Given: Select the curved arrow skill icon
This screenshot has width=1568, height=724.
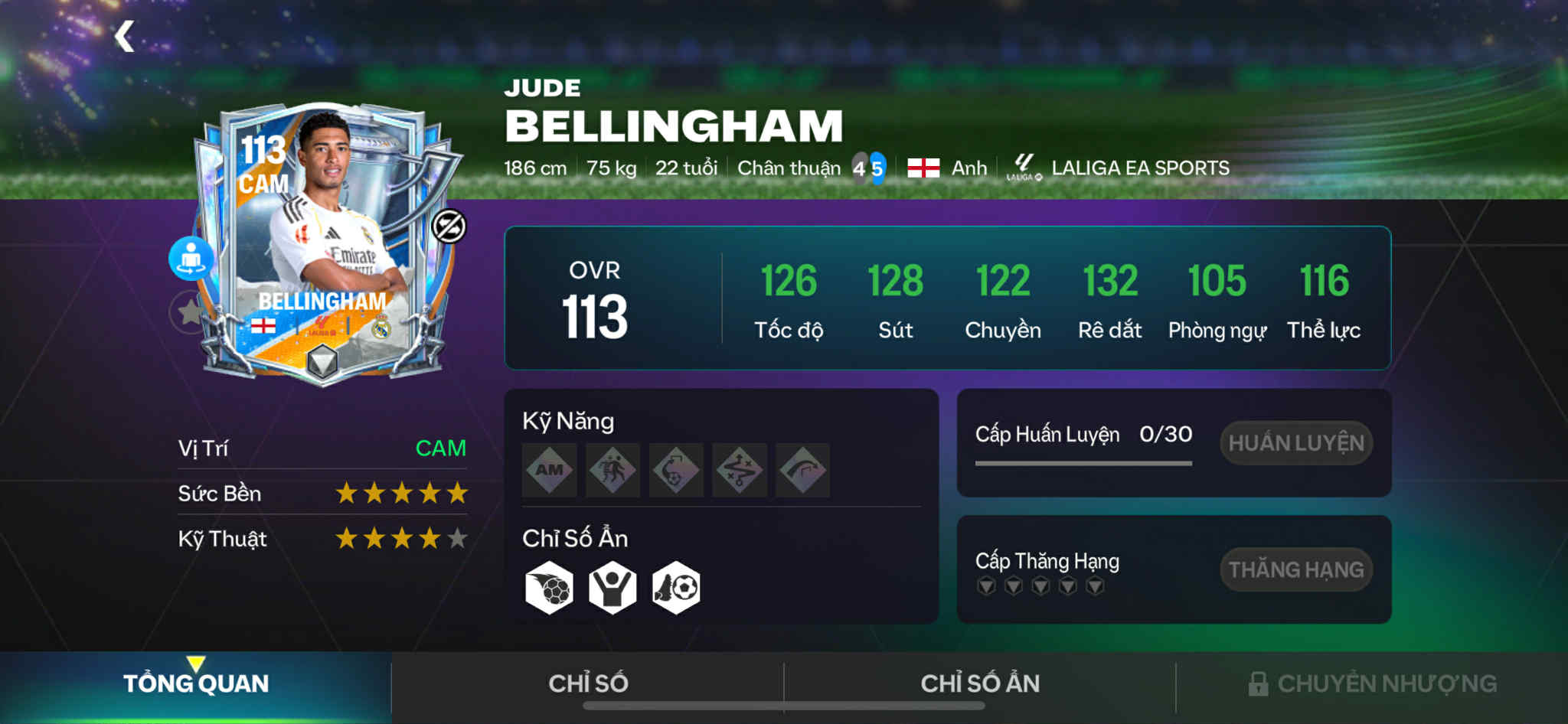Looking at the screenshot, I should (x=802, y=470).
